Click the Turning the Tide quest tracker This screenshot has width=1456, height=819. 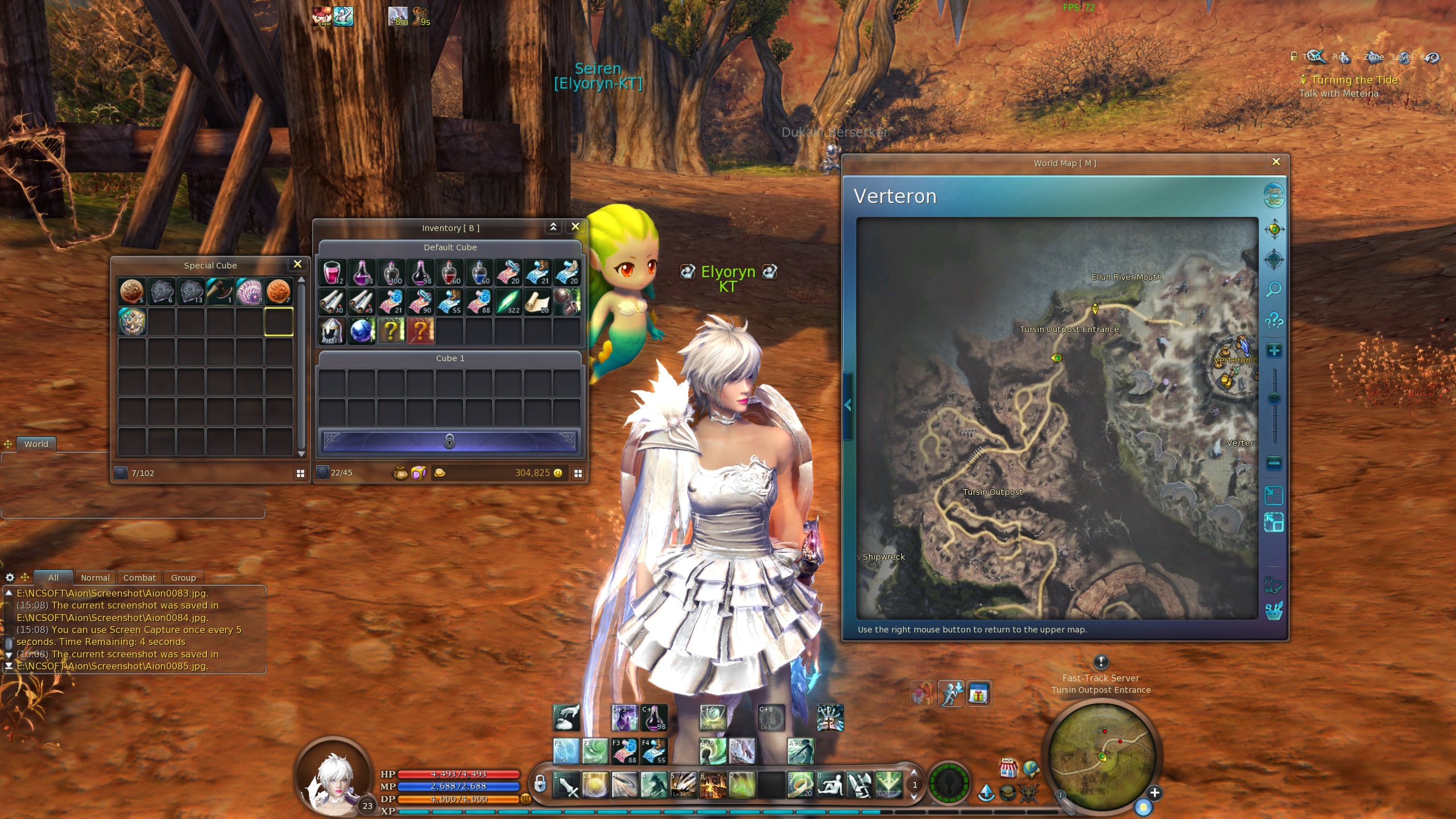1354,80
